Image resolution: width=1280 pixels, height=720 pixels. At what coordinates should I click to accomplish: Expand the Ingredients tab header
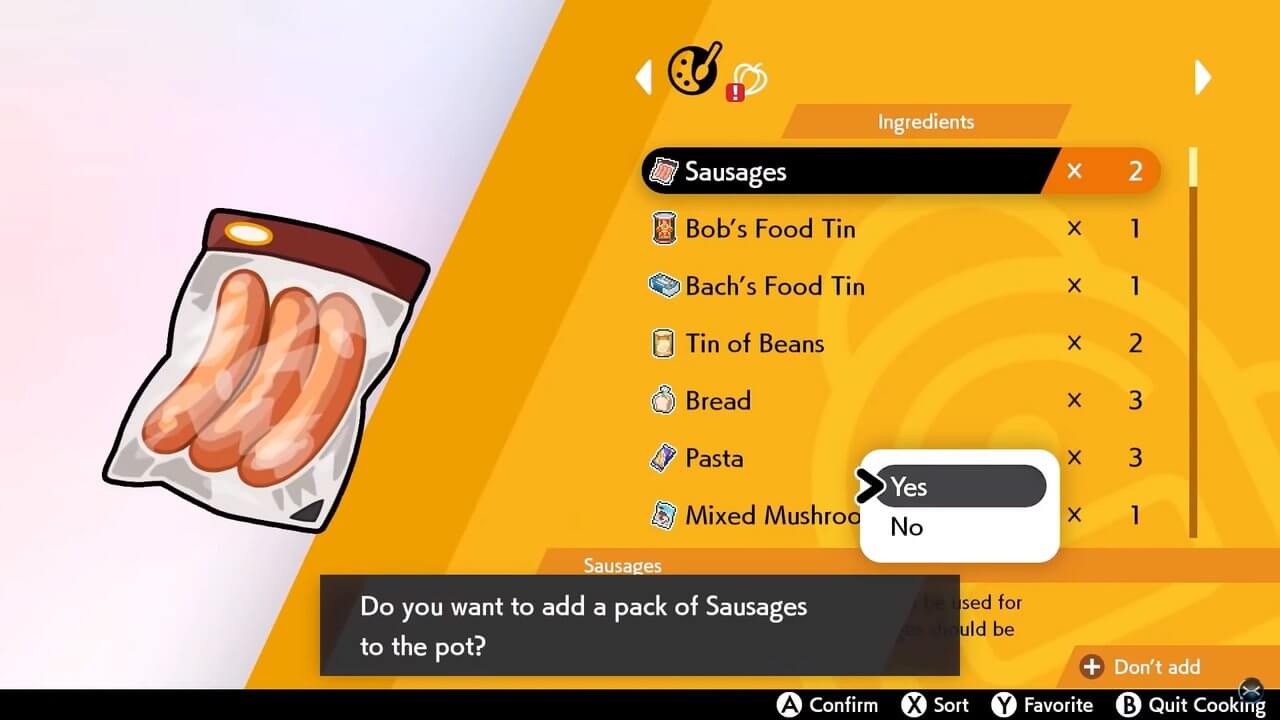(925, 121)
